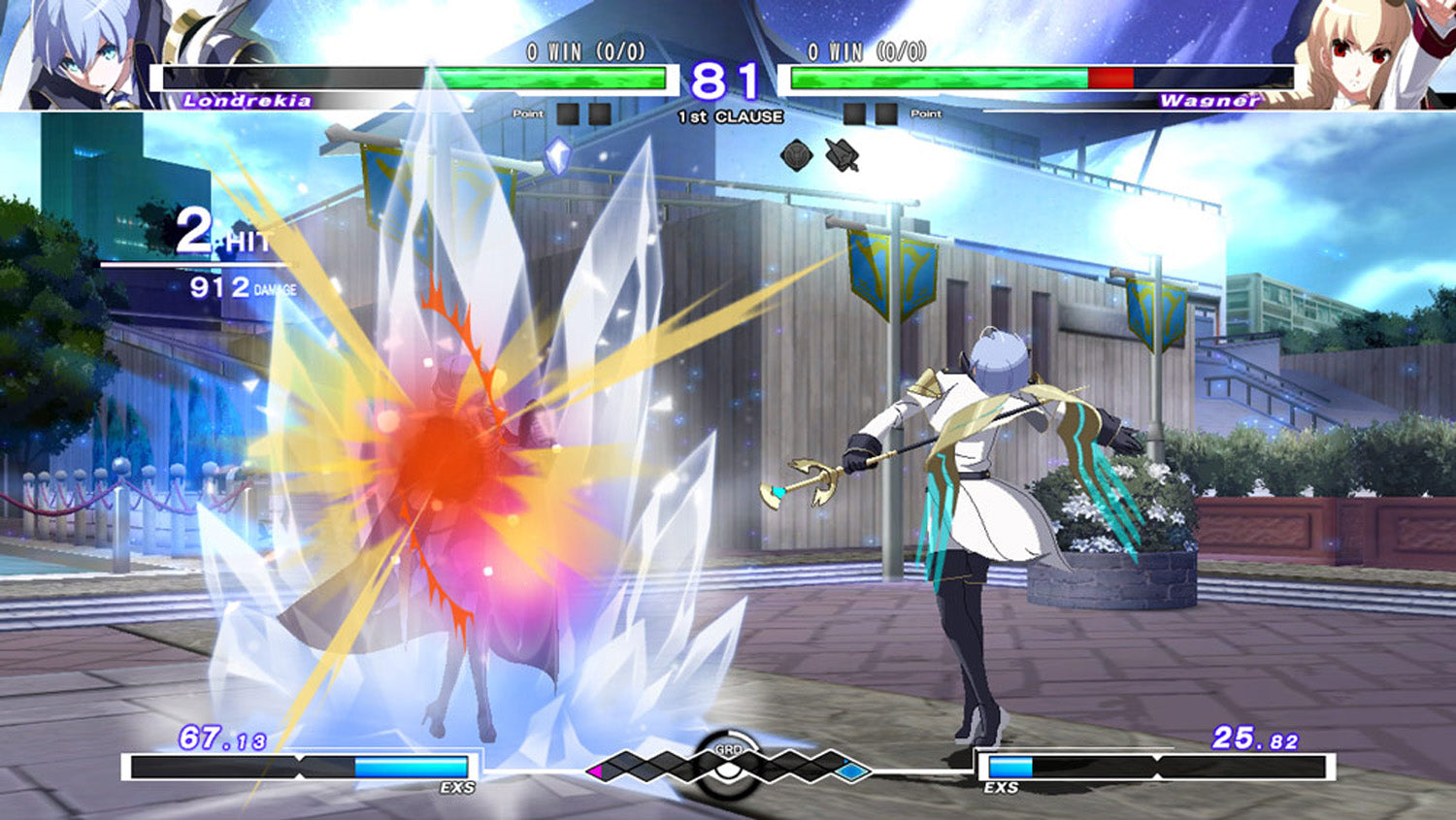
Task: Click Wagner's character portrait
Action: 1359,53
